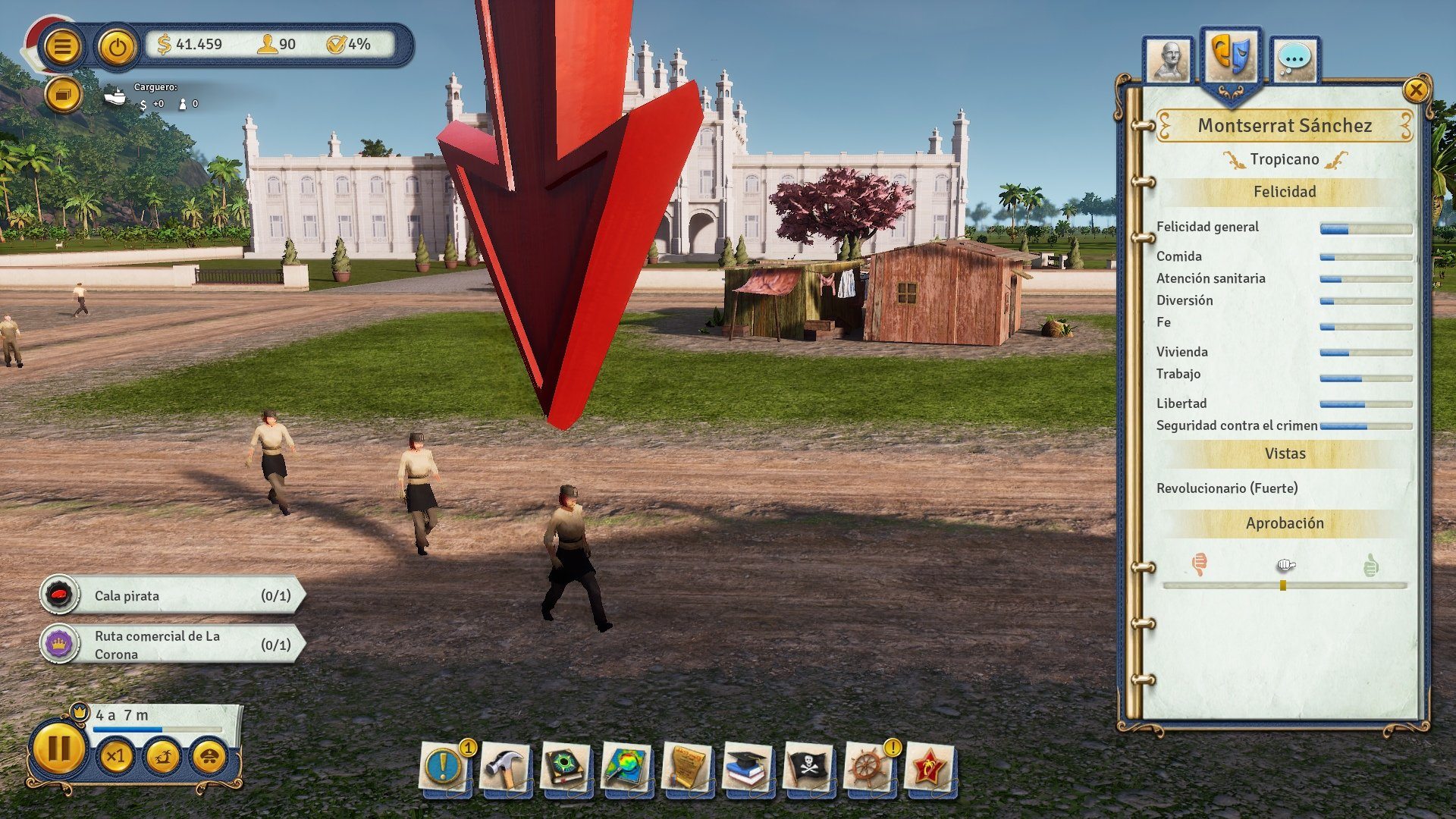The width and height of the screenshot is (1456, 819).
Task: Open the trade routes ship wheel icon
Action: pyautogui.click(x=870, y=767)
